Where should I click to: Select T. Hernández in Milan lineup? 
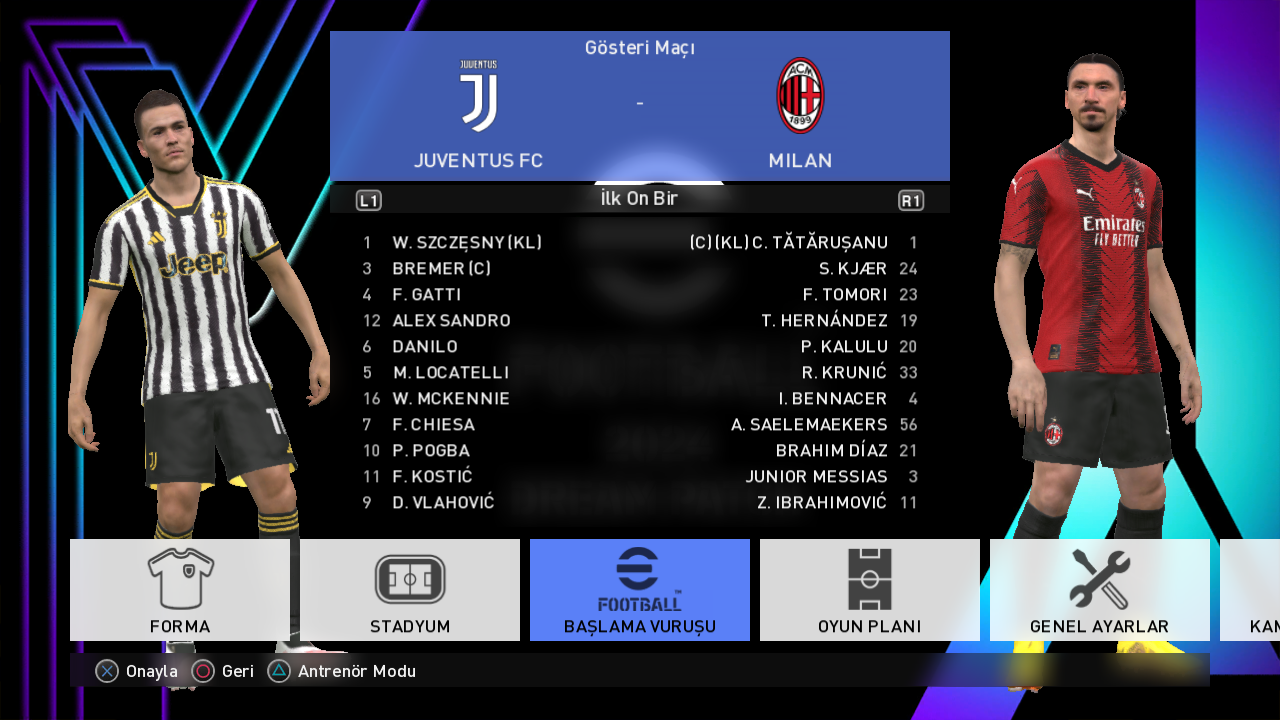pos(824,321)
